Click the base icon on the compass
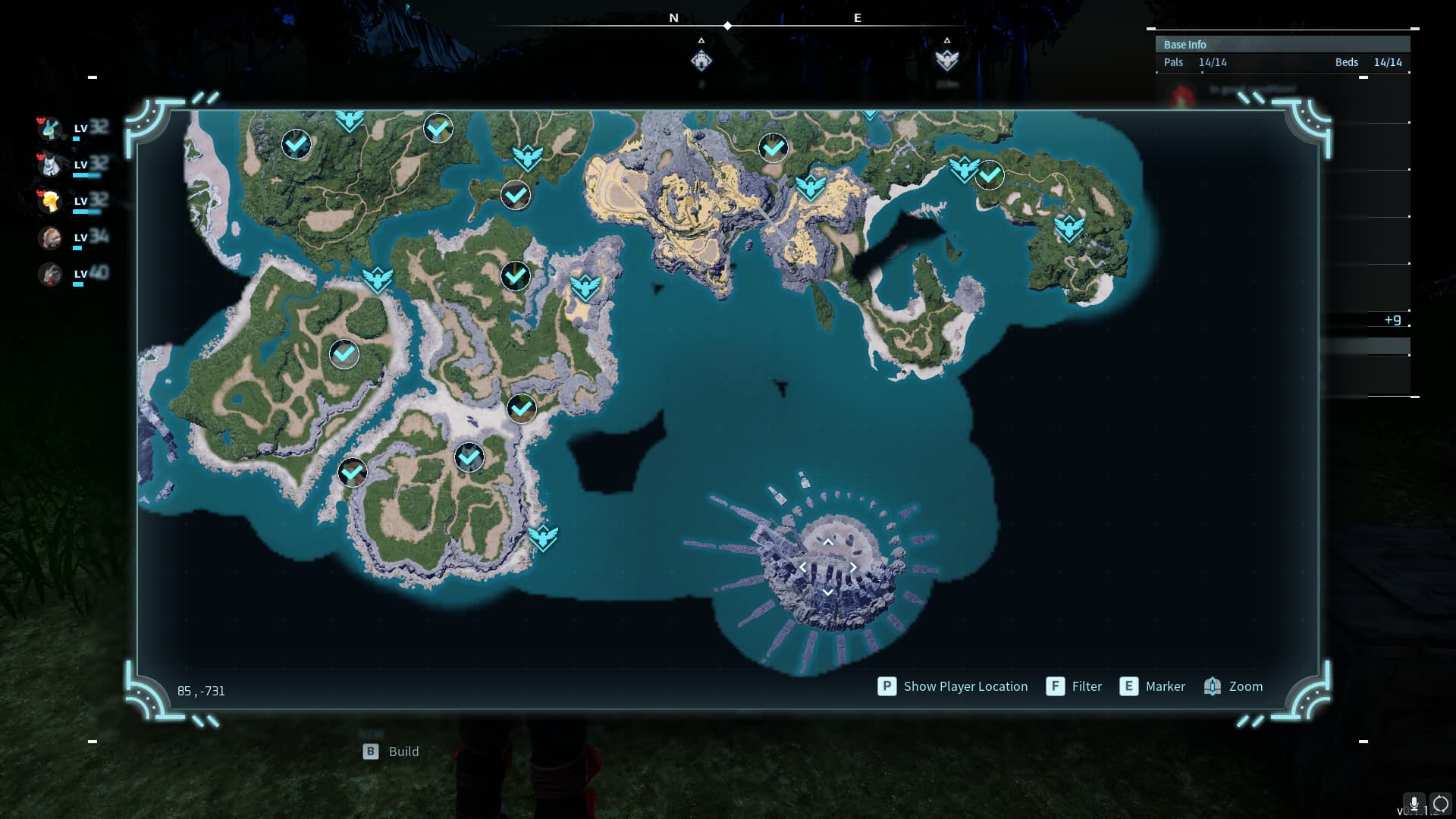The height and width of the screenshot is (819, 1456). (x=701, y=60)
